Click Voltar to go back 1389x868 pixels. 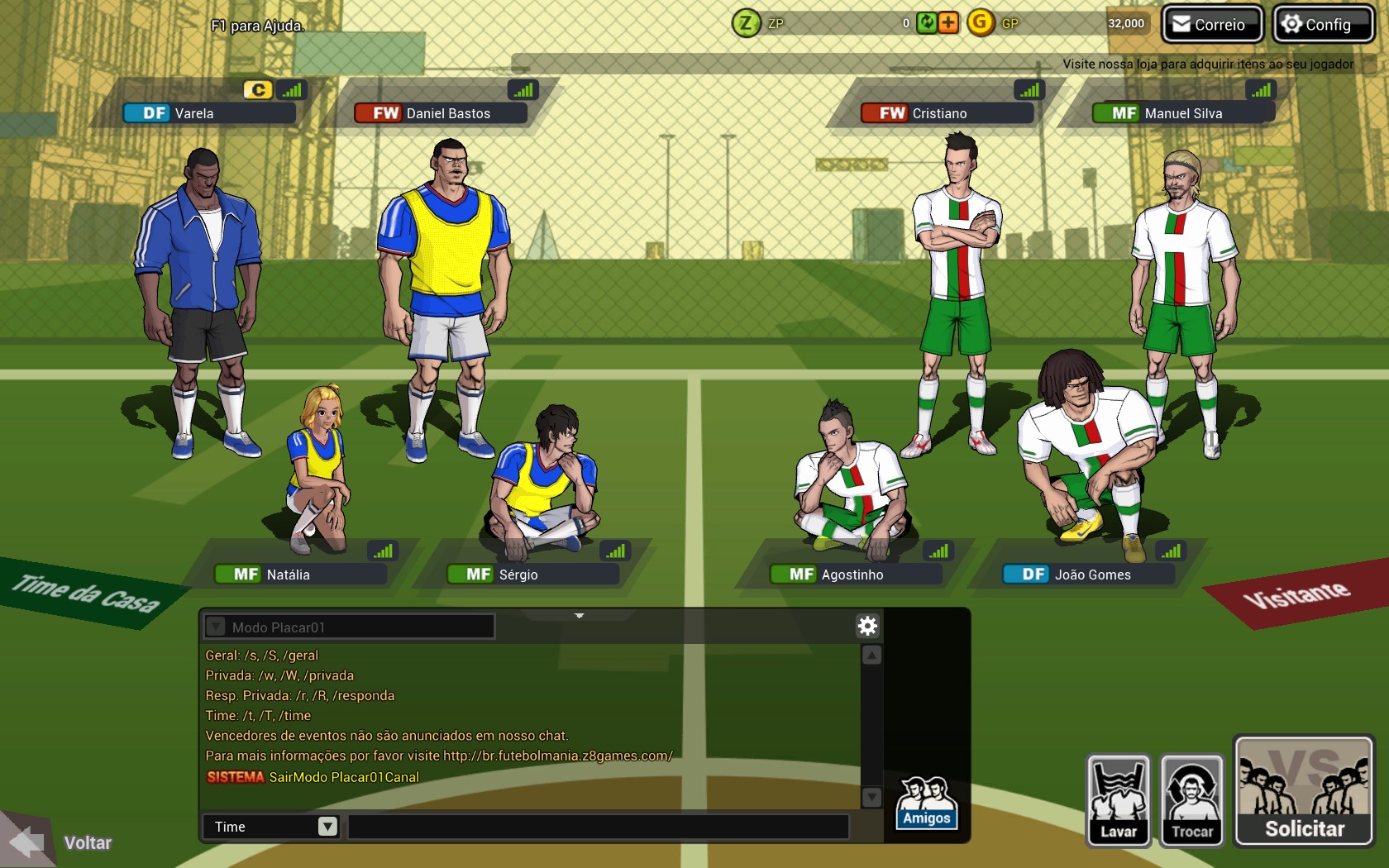(x=87, y=842)
